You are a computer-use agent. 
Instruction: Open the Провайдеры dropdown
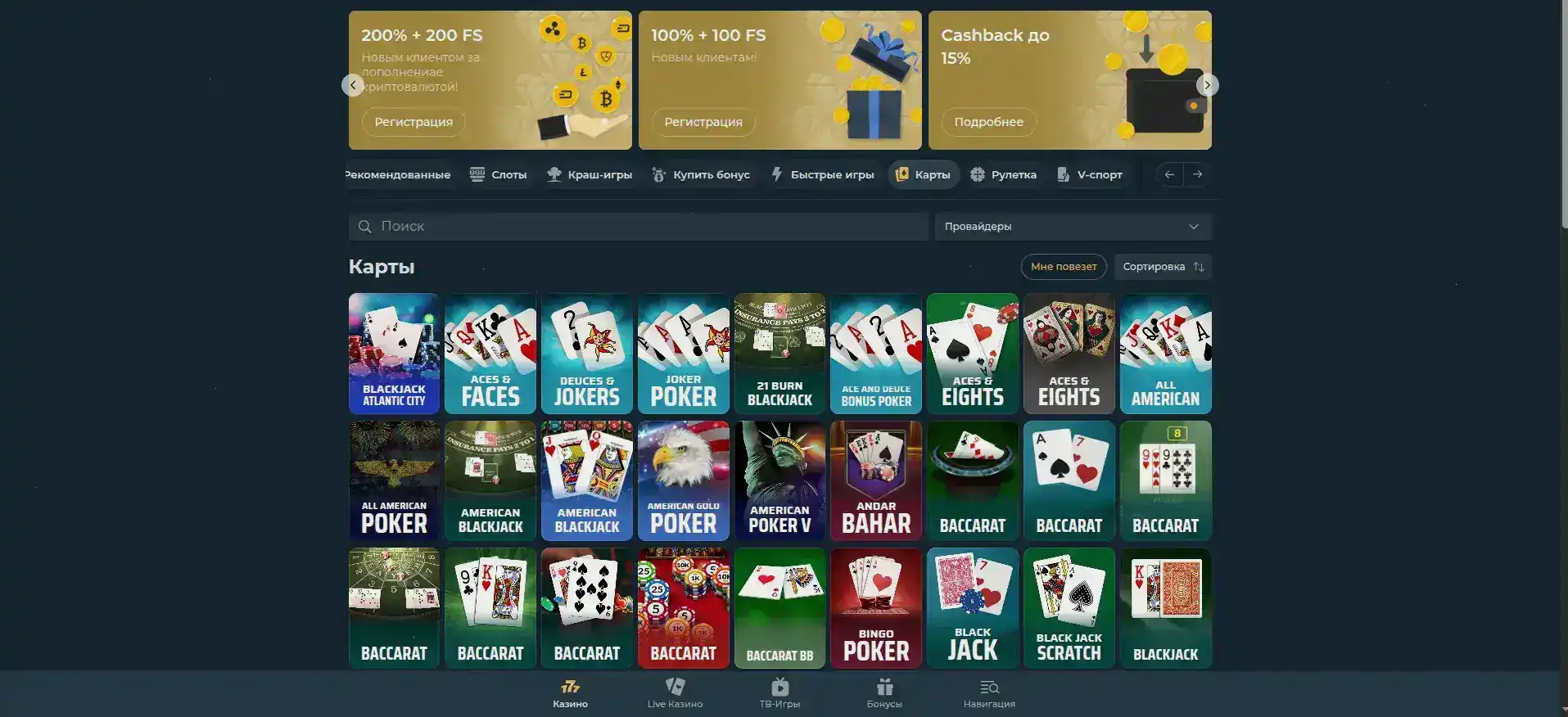1073,227
